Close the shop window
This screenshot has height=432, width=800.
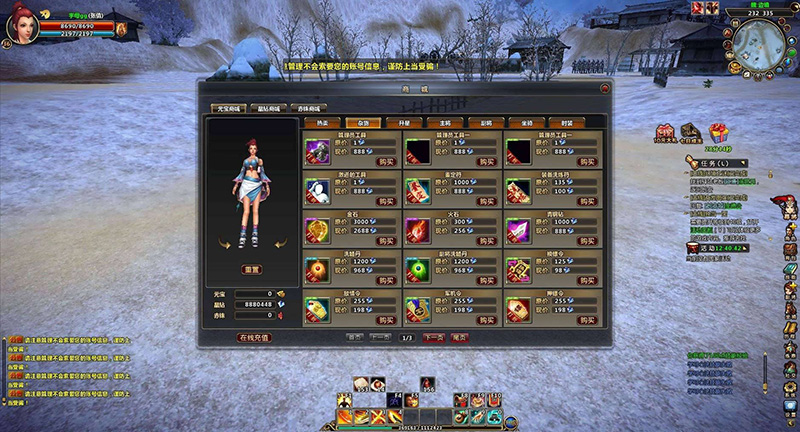604,89
